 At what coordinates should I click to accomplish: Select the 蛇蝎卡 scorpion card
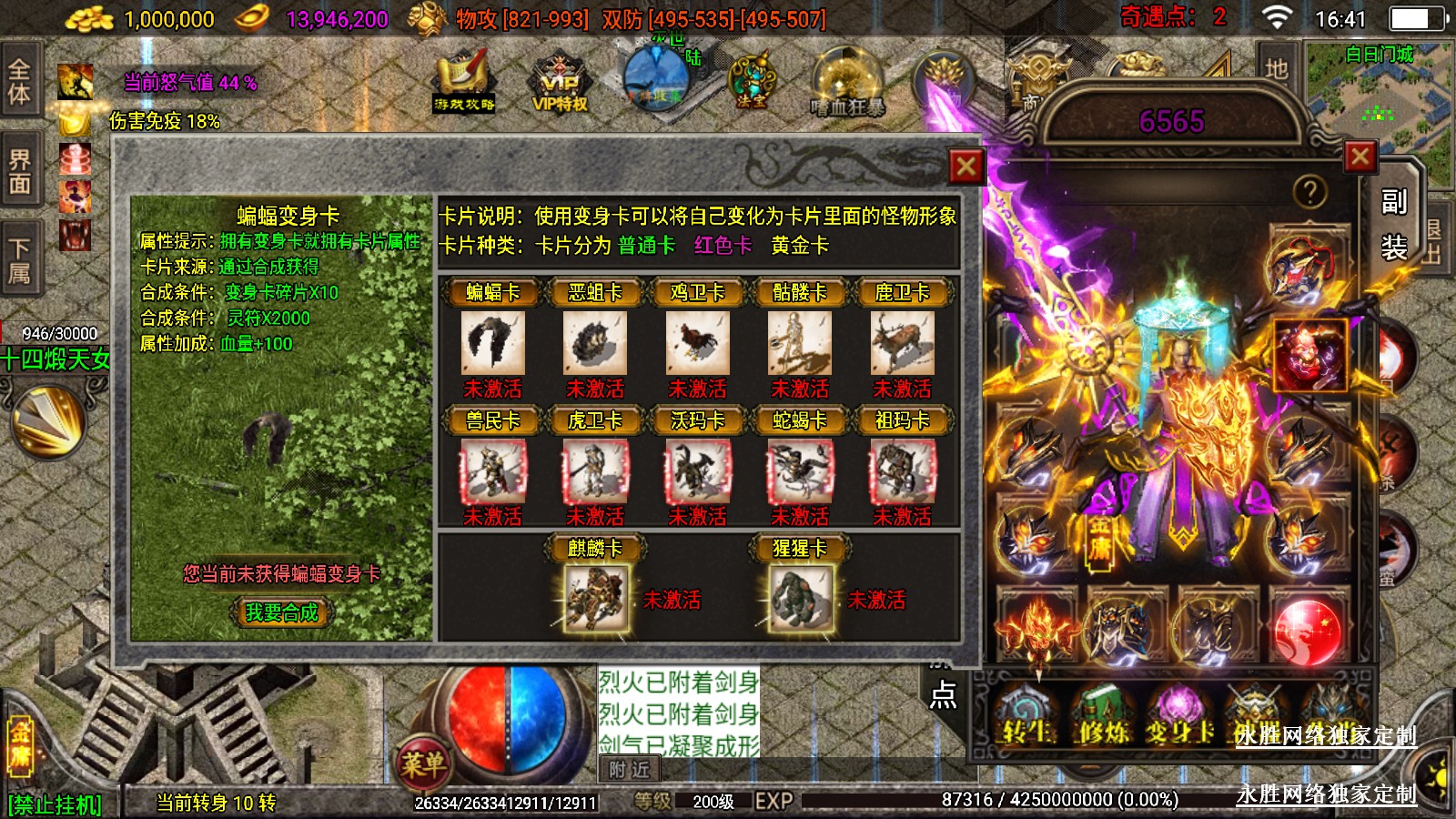click(800, 471)
